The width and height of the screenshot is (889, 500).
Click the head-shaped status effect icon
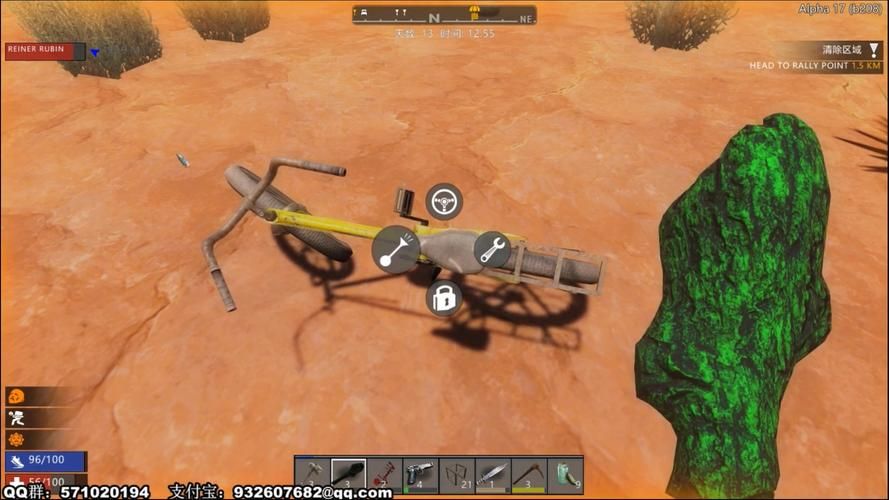[x=16, y=397]
